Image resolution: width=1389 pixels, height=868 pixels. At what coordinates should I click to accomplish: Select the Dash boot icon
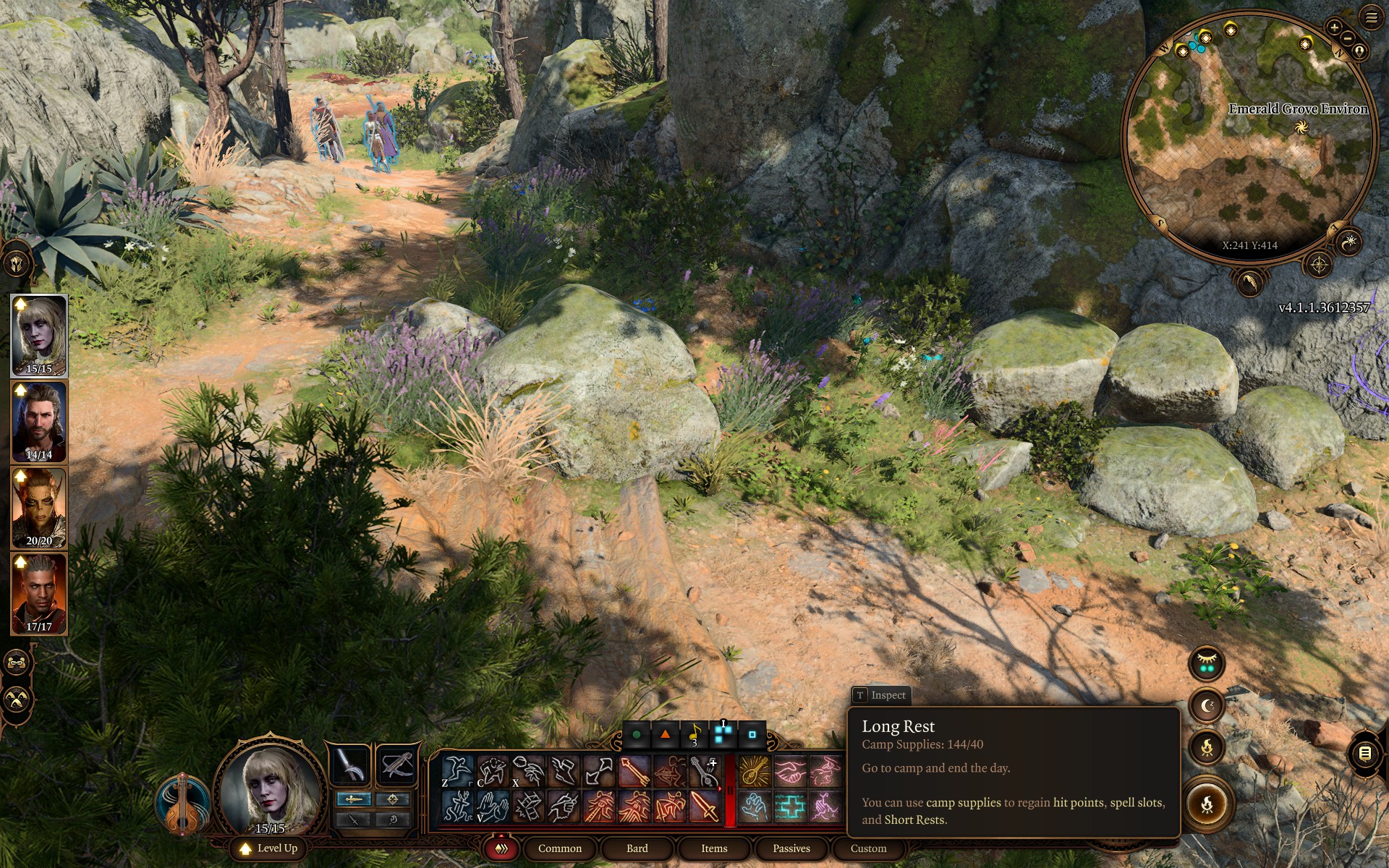click(x=562, y=771)
